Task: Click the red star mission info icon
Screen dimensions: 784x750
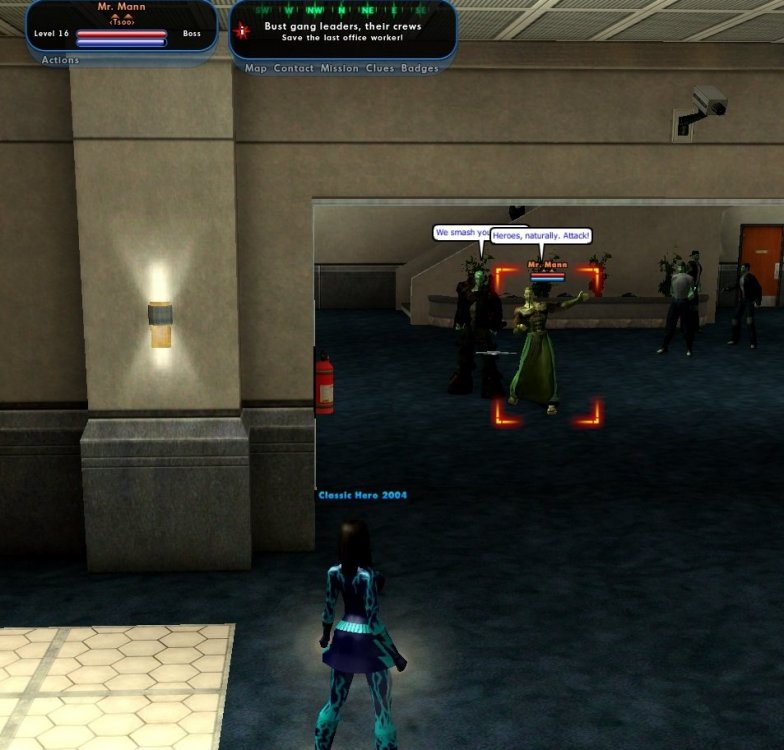Action: point(240,31)
